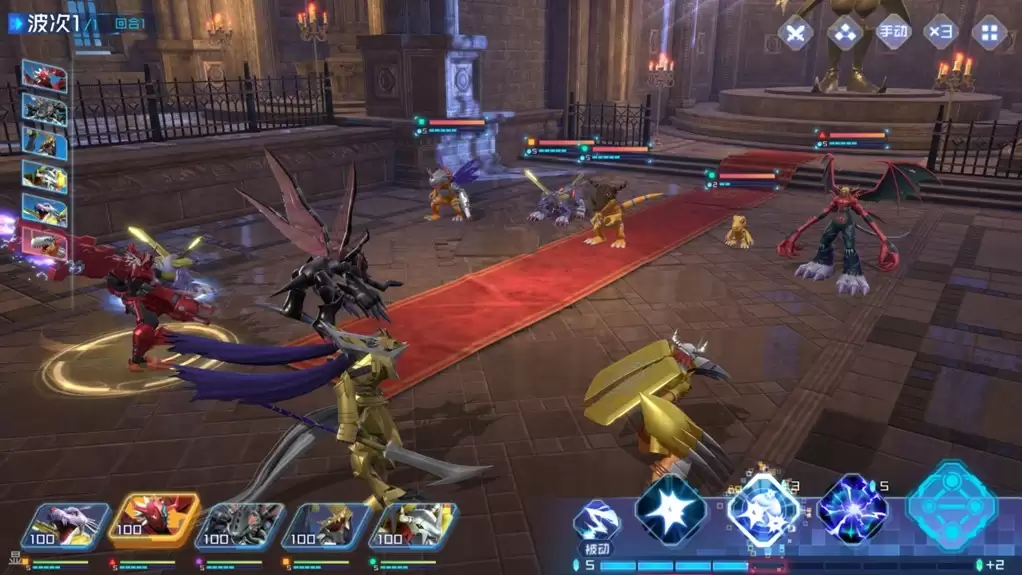The height and width of the screenshot is (575, 1022).
Task: Inspect the top portrait in turn order
Action: (45, 77)
